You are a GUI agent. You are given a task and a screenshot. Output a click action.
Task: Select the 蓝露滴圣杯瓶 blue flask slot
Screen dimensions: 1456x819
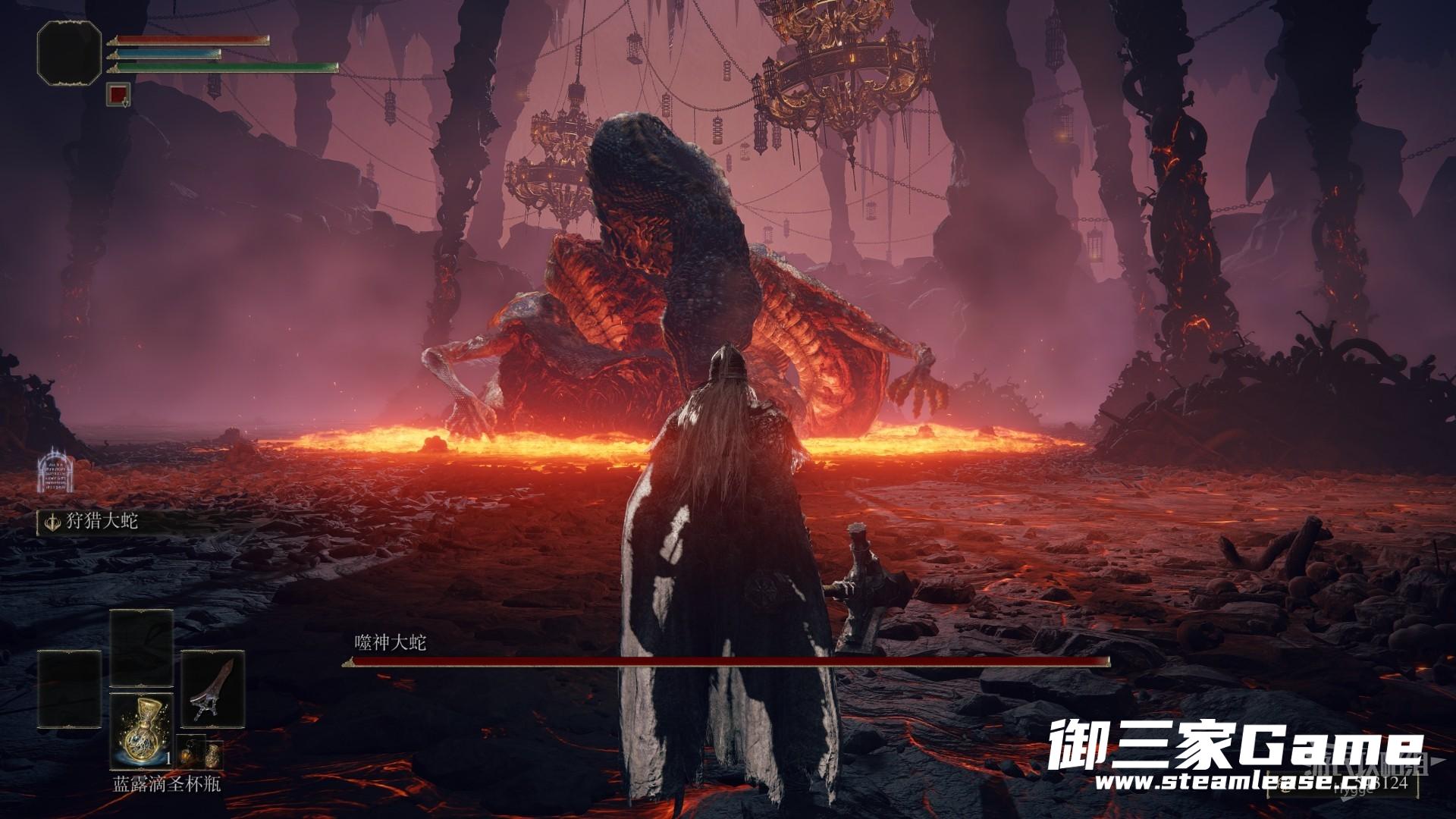click(141, 731)
